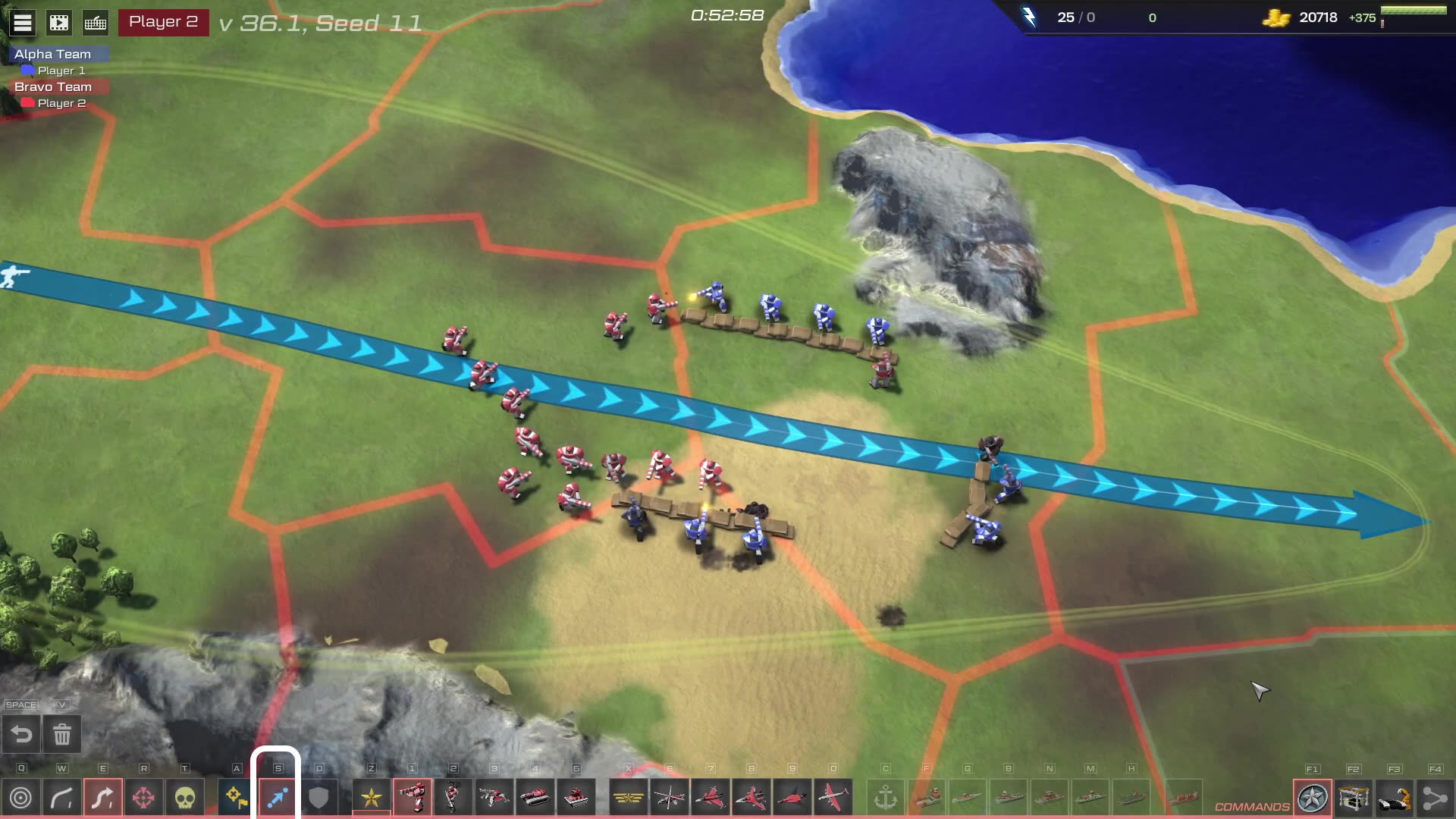Select the blue diagonal arrow move tool
1456x819 pixels.
(277, 798)
